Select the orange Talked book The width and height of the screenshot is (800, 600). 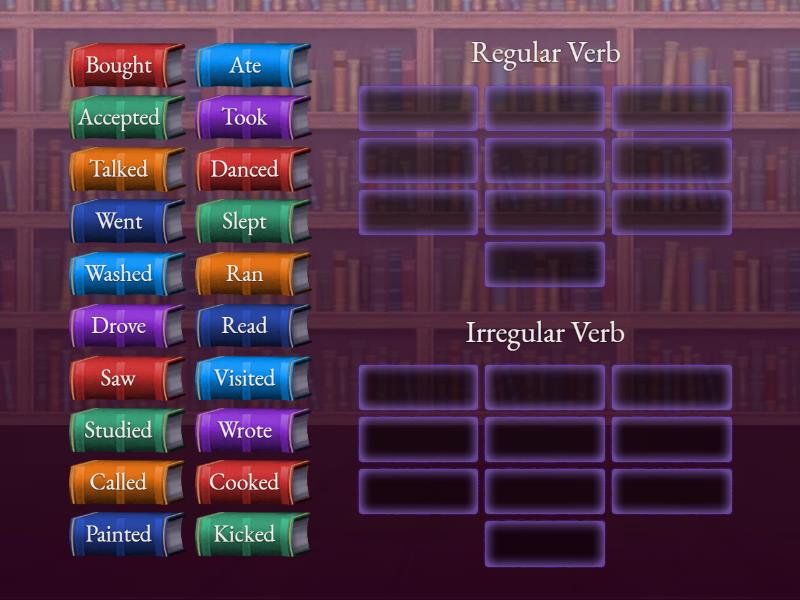point(119,170)
